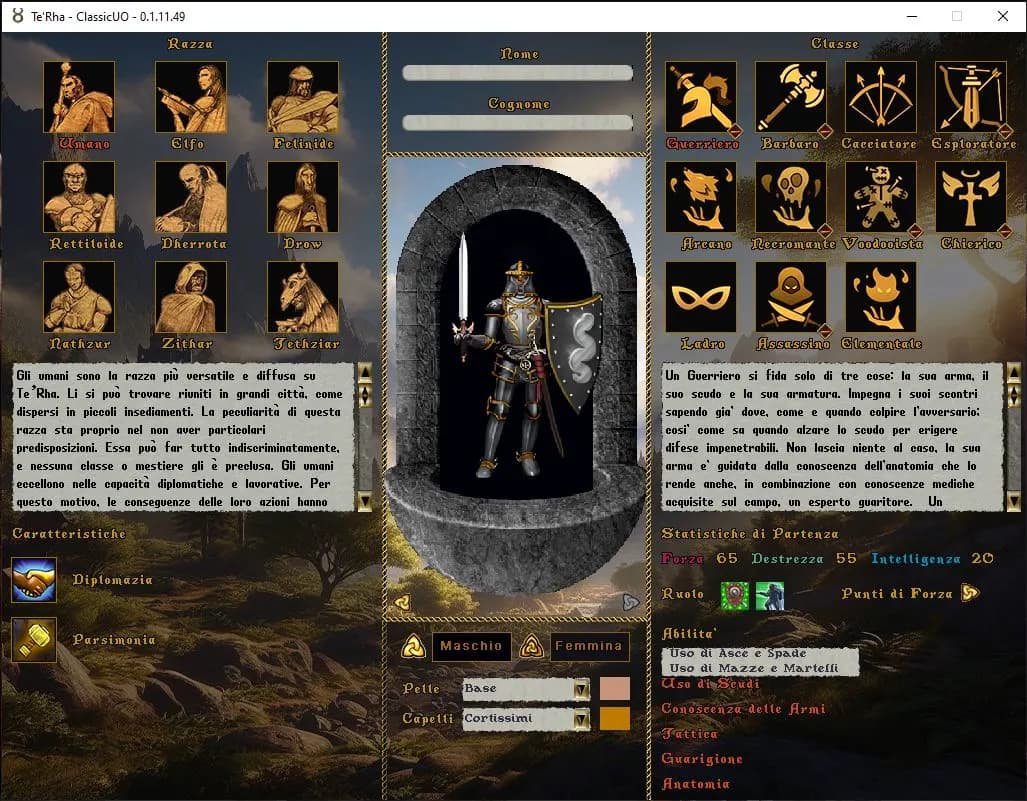Set gender to Femmina
The height and width of the screenshot is (801, 1027).
pyautogui.click(x=589, y=646)
